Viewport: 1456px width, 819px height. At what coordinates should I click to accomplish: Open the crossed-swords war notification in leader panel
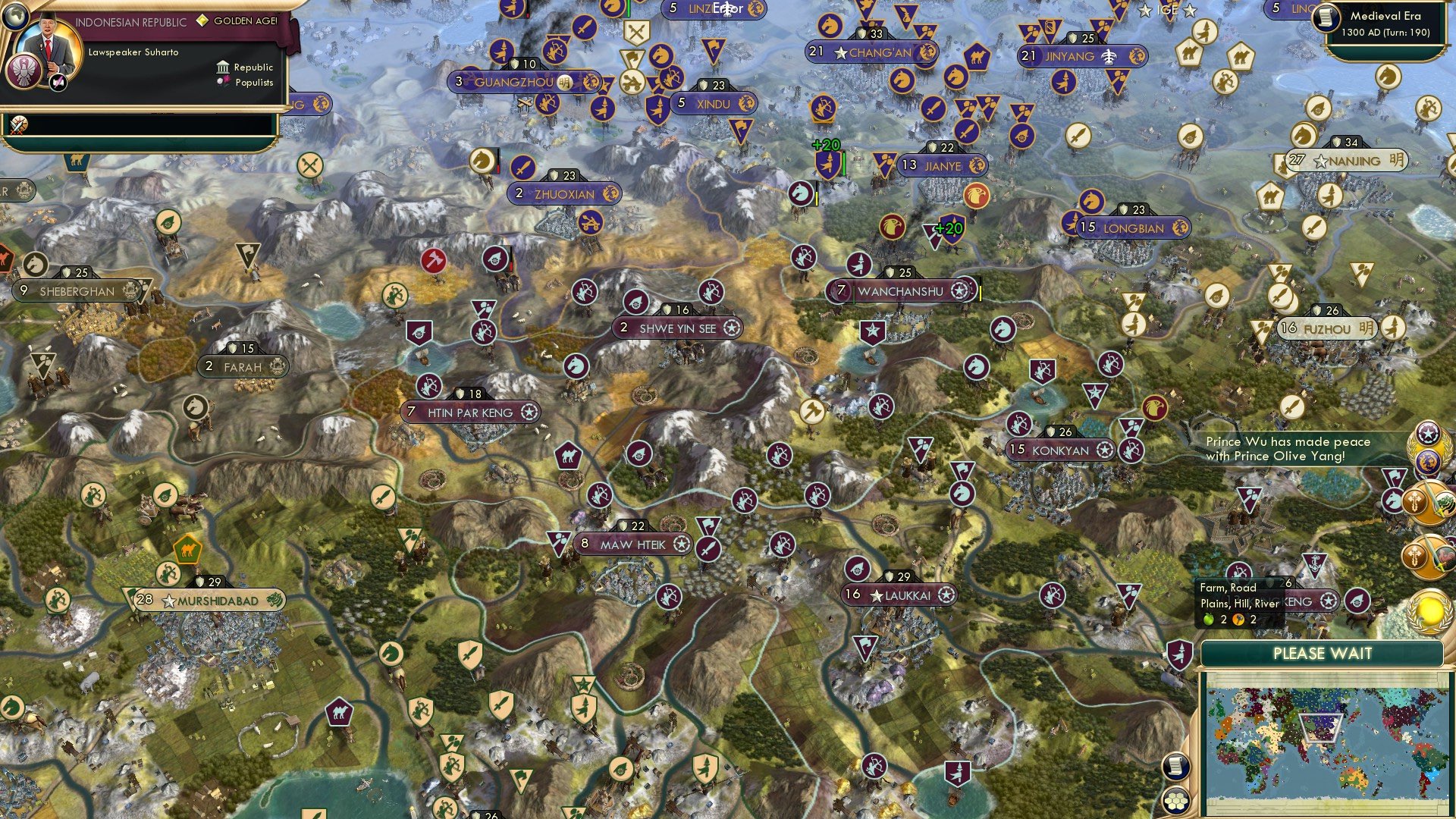(18, 124)
